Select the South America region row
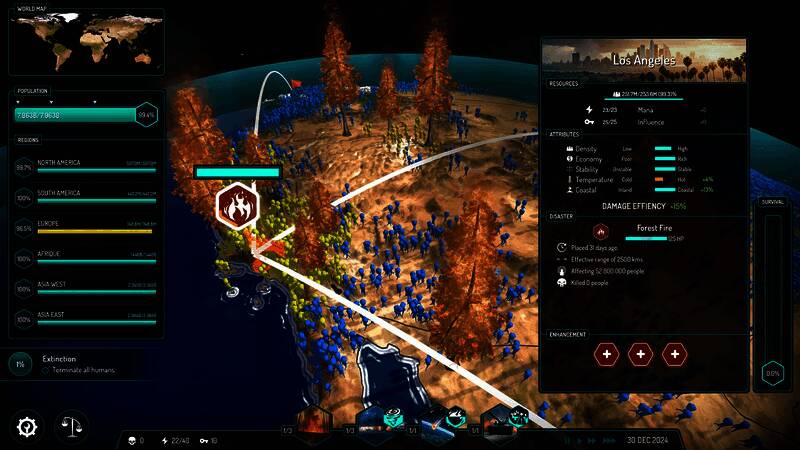The height and width of the screenshot is (450, 800). (x=97, y=197)
